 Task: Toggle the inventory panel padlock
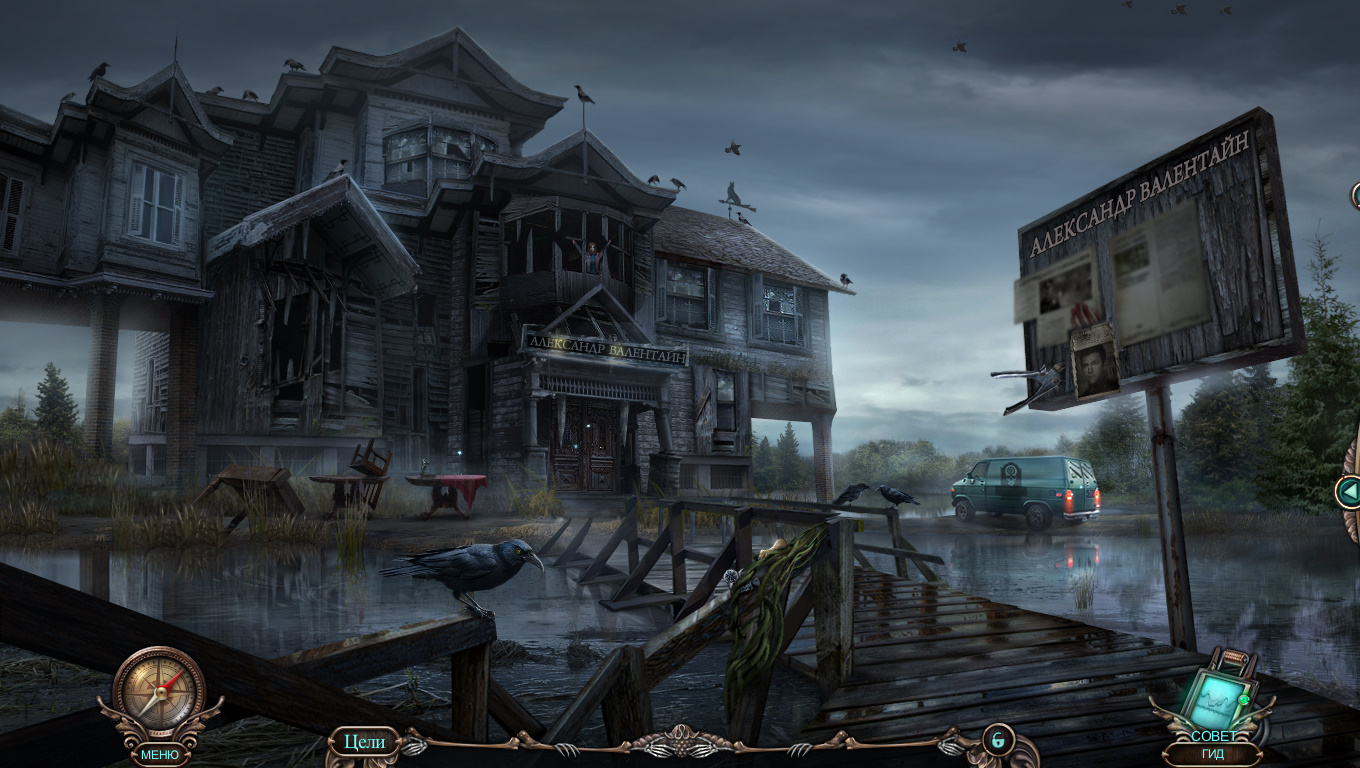pyautogui.click(x=997, y=740)
